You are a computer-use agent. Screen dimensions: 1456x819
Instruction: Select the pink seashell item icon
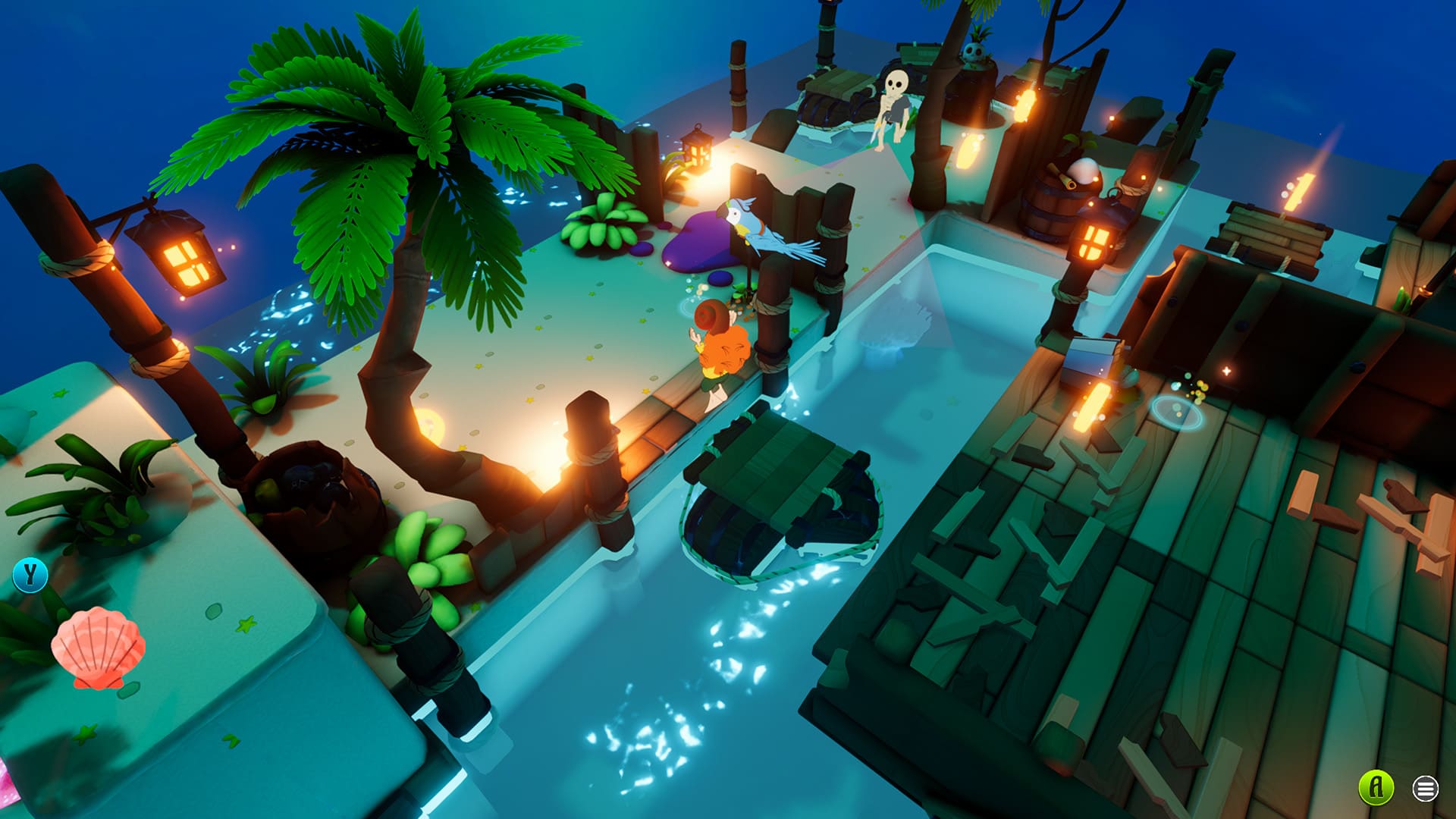pos(98,648)
